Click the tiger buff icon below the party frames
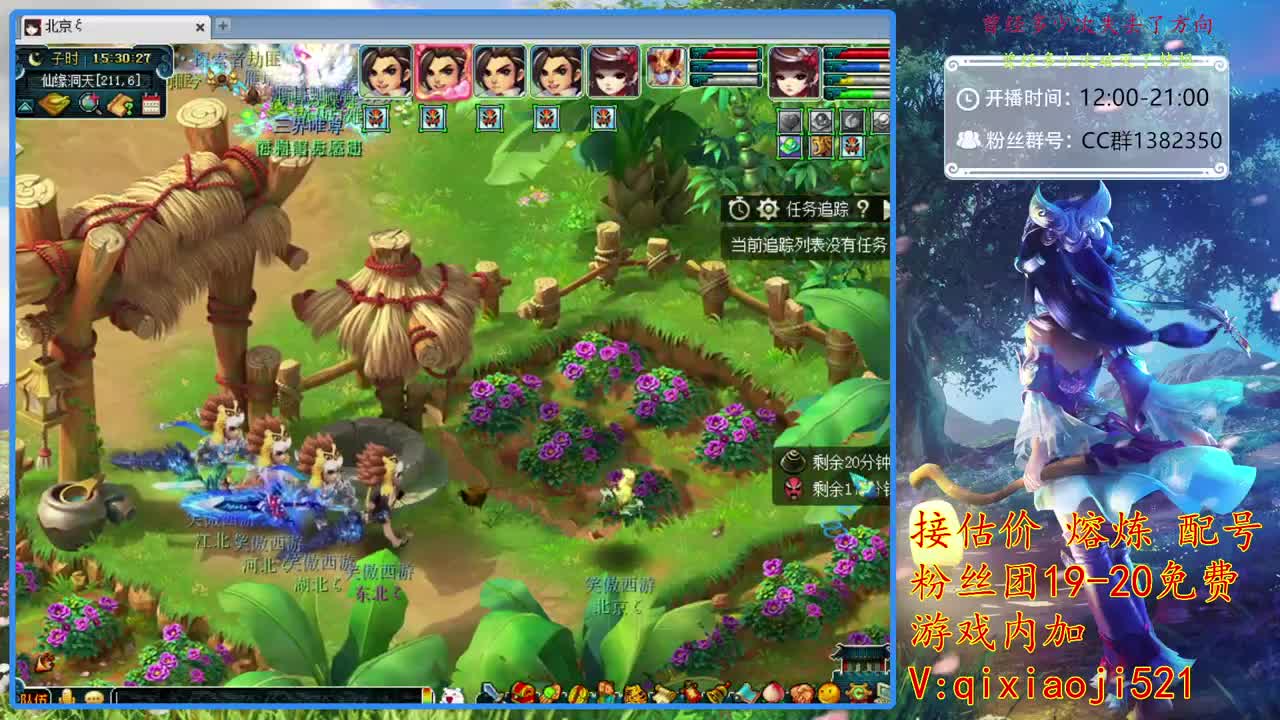Screen dimensions: 1280x720 (x=820, y=147)
